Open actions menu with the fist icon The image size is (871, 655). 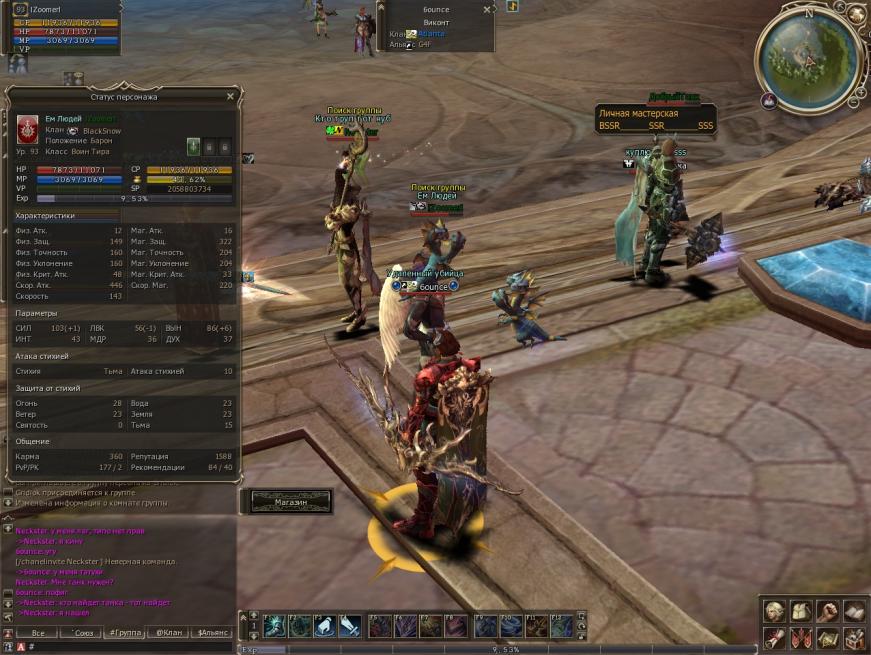(x=827, y=610)
